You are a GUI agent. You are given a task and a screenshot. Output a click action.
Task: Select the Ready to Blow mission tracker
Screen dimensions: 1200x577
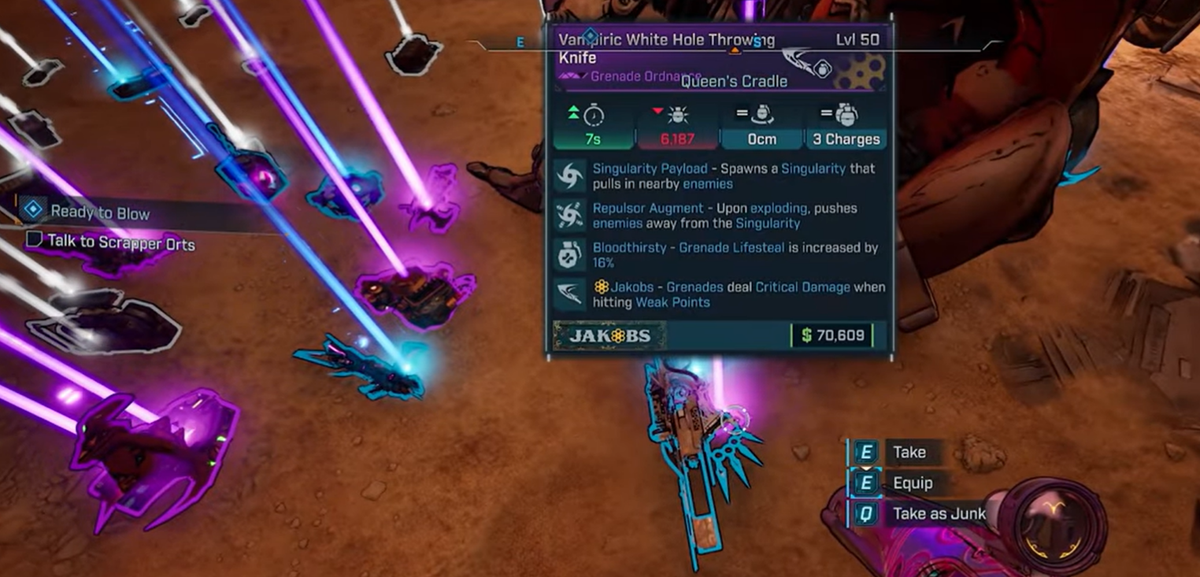point(99,212)
